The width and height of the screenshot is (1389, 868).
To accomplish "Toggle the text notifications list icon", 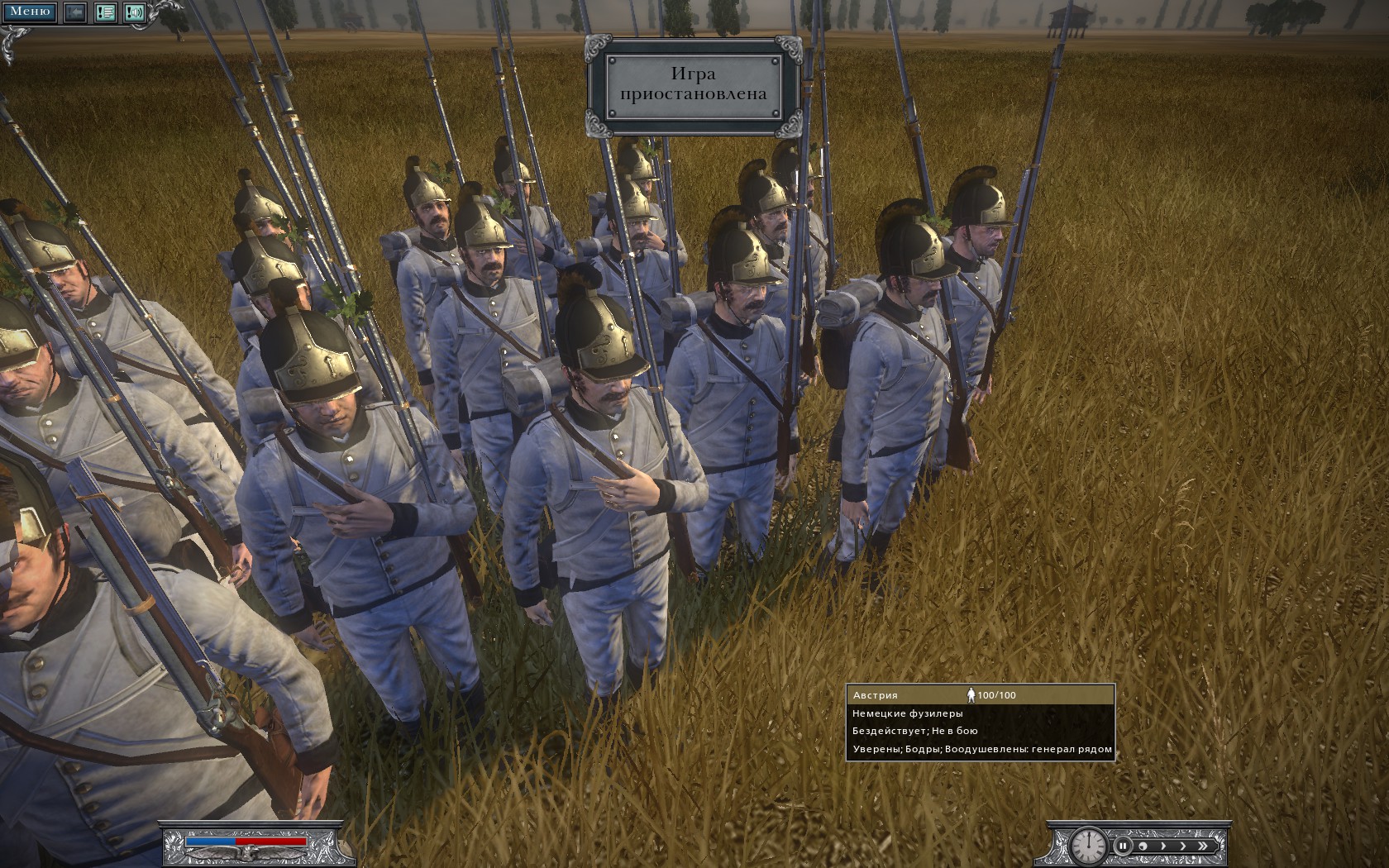I will [105, 12].
